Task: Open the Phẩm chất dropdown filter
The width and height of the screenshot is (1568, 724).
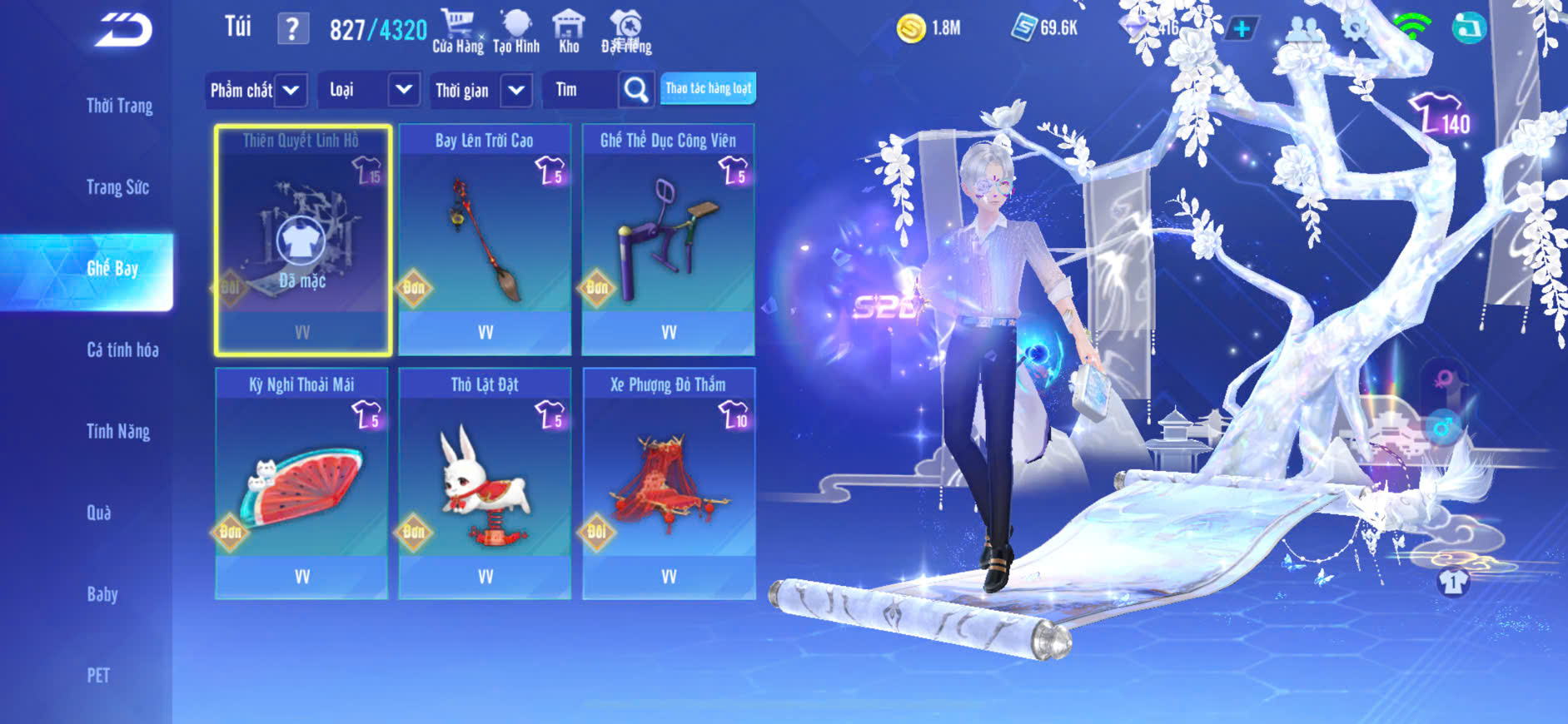Action: tap(256, 90)
